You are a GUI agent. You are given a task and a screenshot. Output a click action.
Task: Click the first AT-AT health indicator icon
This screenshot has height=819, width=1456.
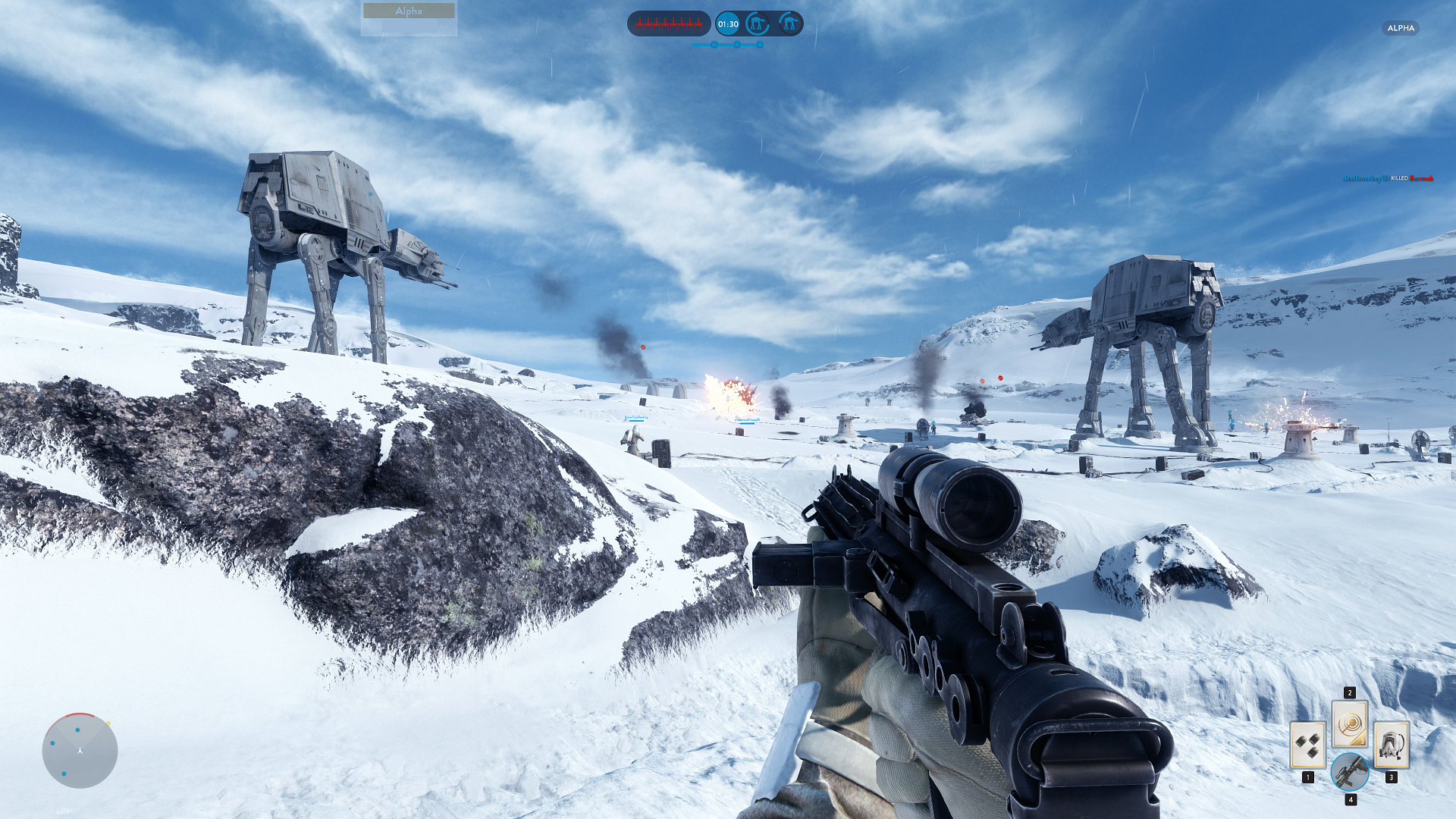tap(757, 24)
